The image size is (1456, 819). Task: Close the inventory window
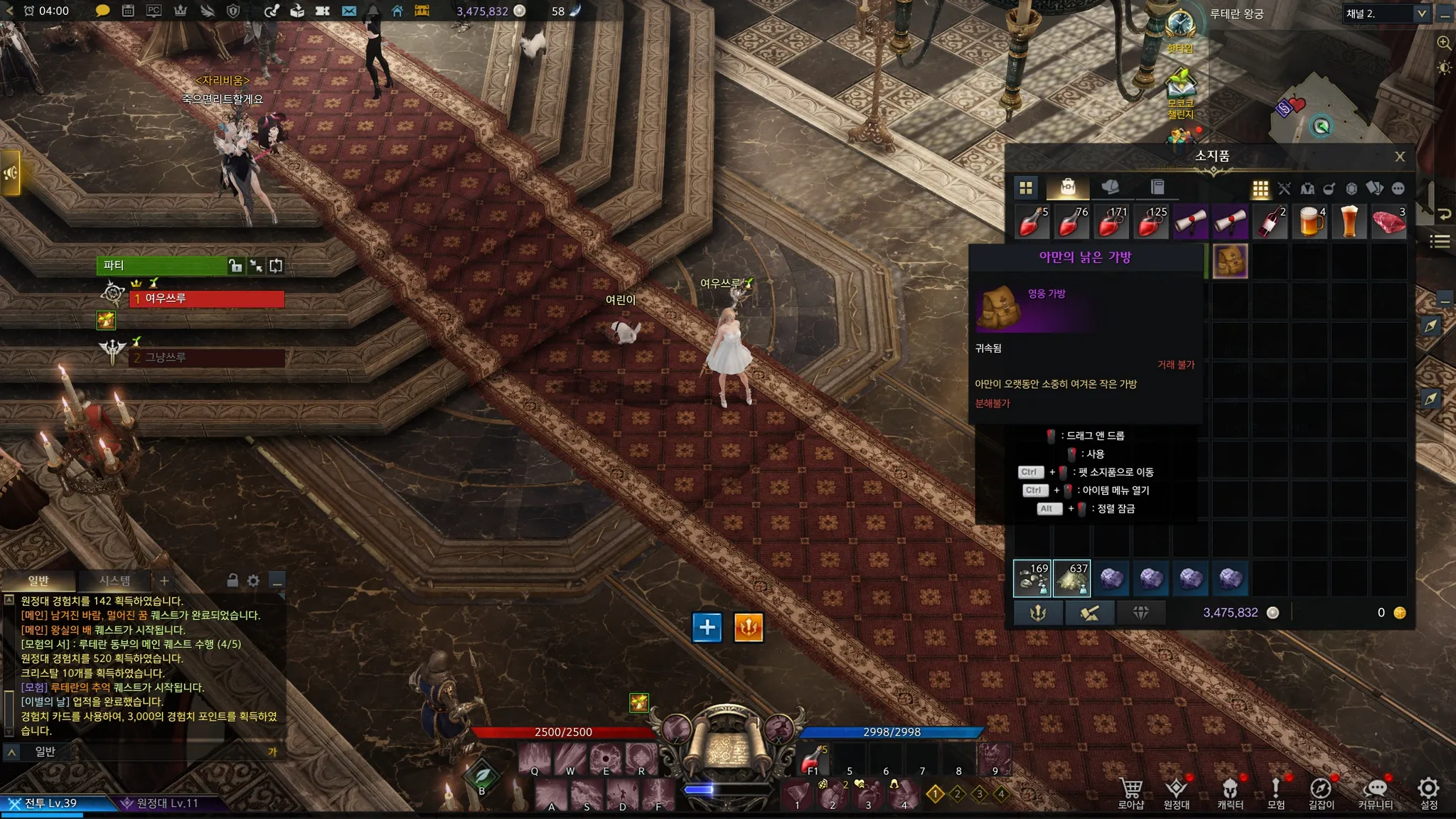click(1399, 156)
